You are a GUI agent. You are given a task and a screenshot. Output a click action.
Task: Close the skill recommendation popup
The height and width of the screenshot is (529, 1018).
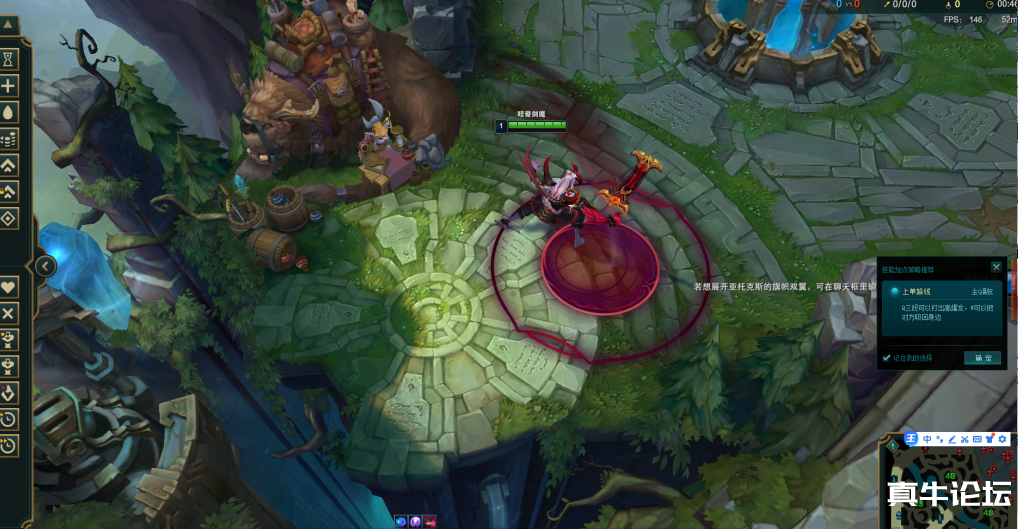(x=996, y=267)
